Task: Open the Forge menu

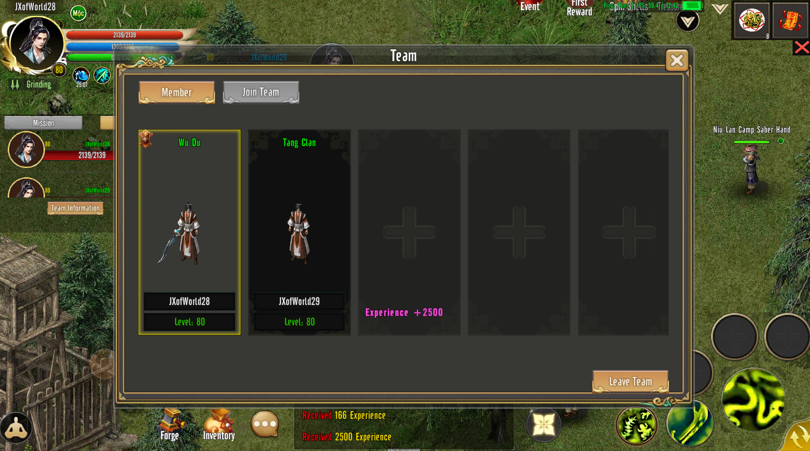Action: point(171,423)
